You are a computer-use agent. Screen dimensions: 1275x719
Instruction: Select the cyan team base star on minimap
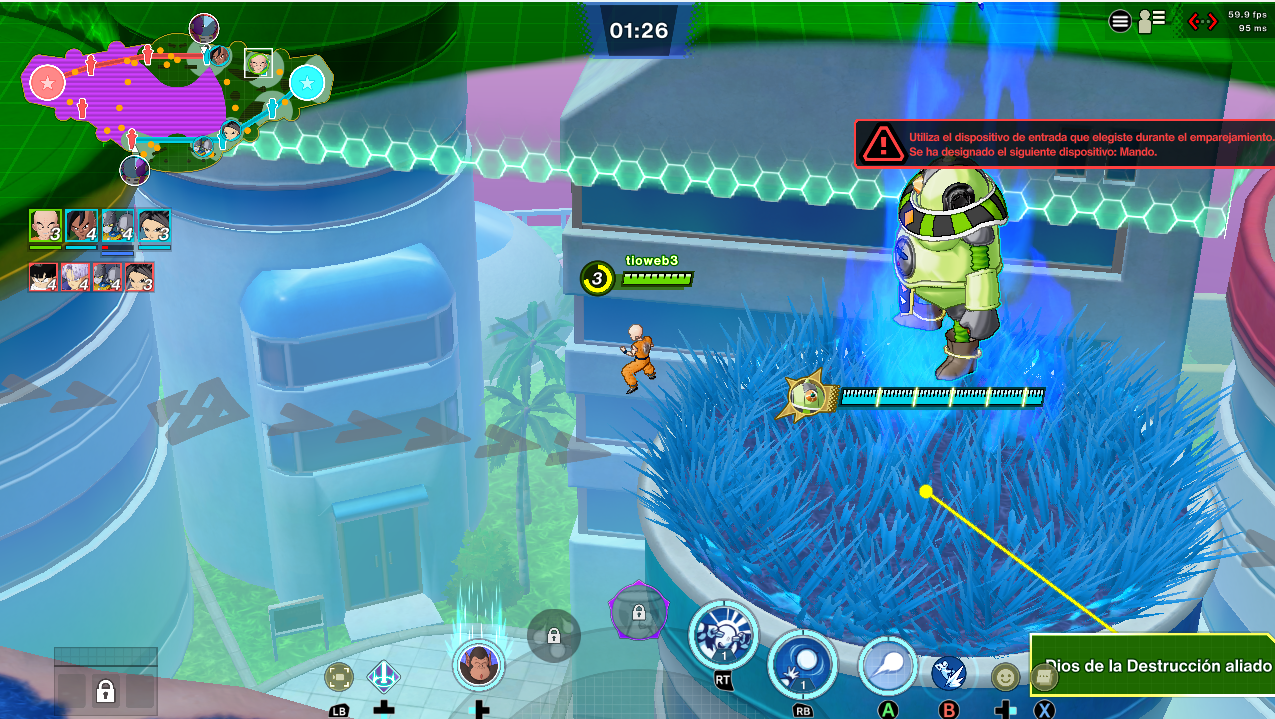pos(307,81)
